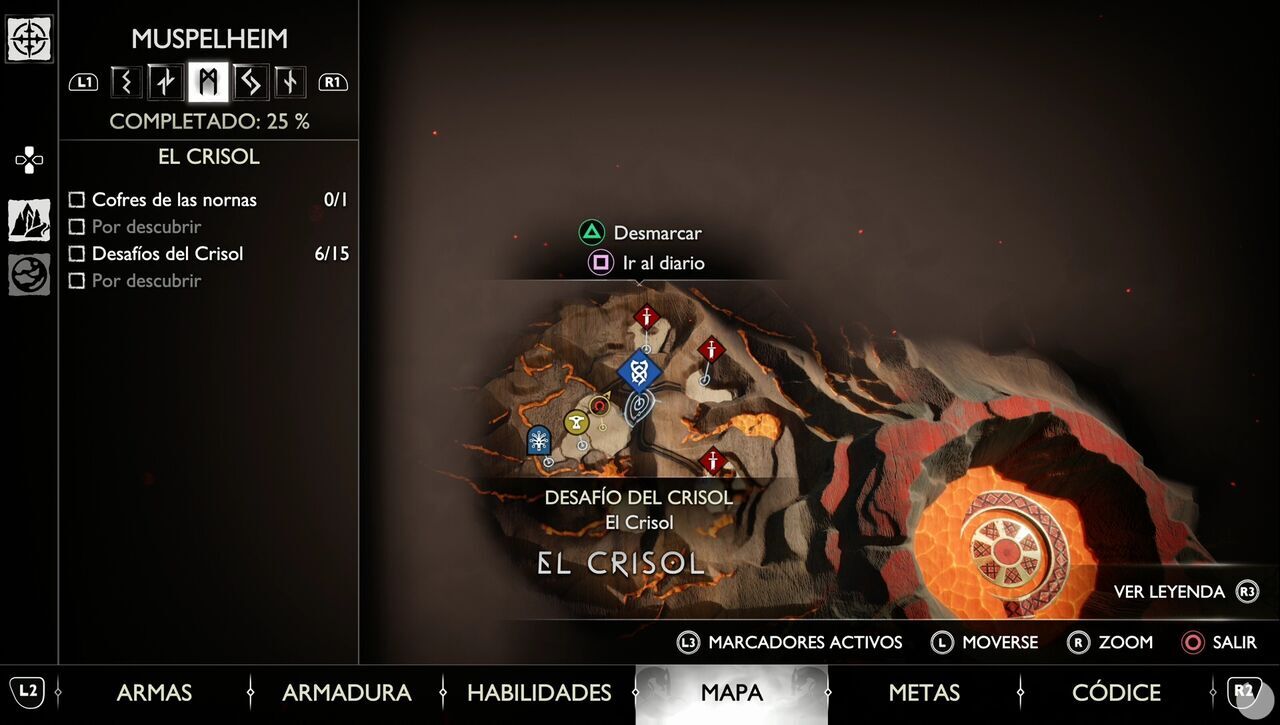Open the mountain region view icon
The height and width of the screenshot is (725, 1280).
(29, 217)
